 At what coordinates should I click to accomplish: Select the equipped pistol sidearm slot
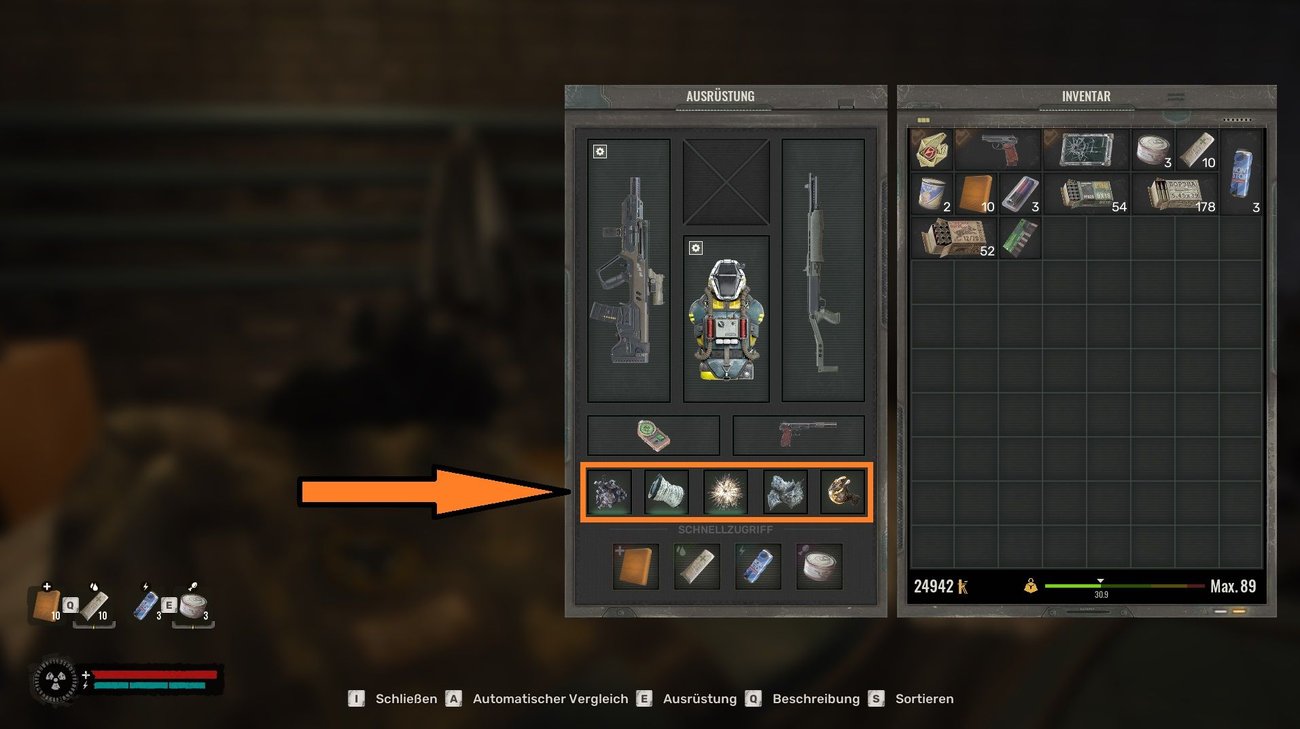[798, 435]
